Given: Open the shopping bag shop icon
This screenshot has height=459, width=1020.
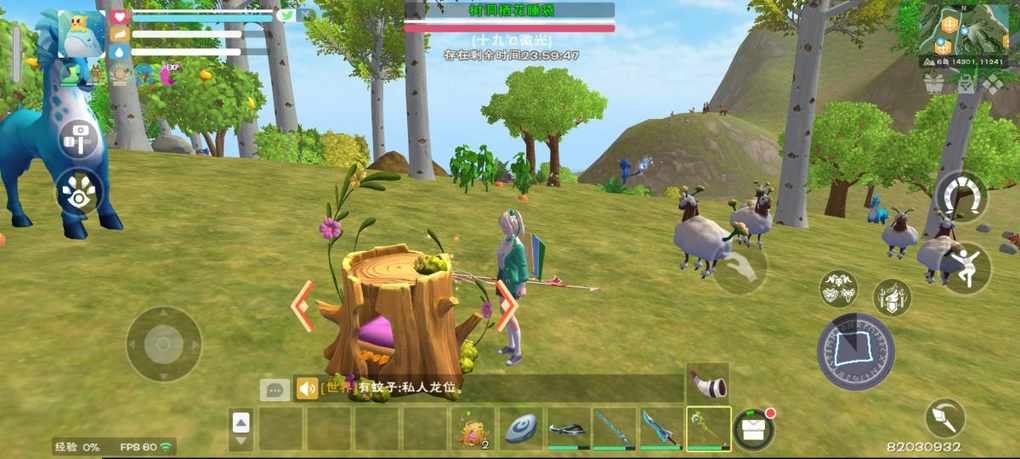Looking at the screenshot, I should 966,84.
